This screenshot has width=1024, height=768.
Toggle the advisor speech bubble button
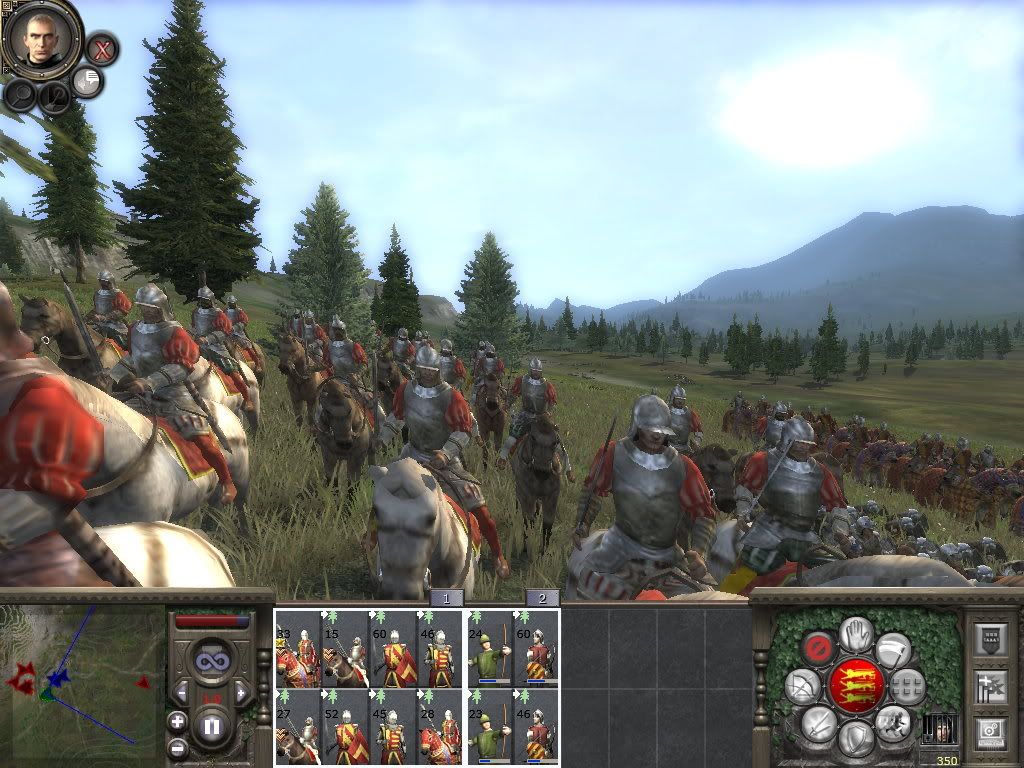[x=88, y=82]
